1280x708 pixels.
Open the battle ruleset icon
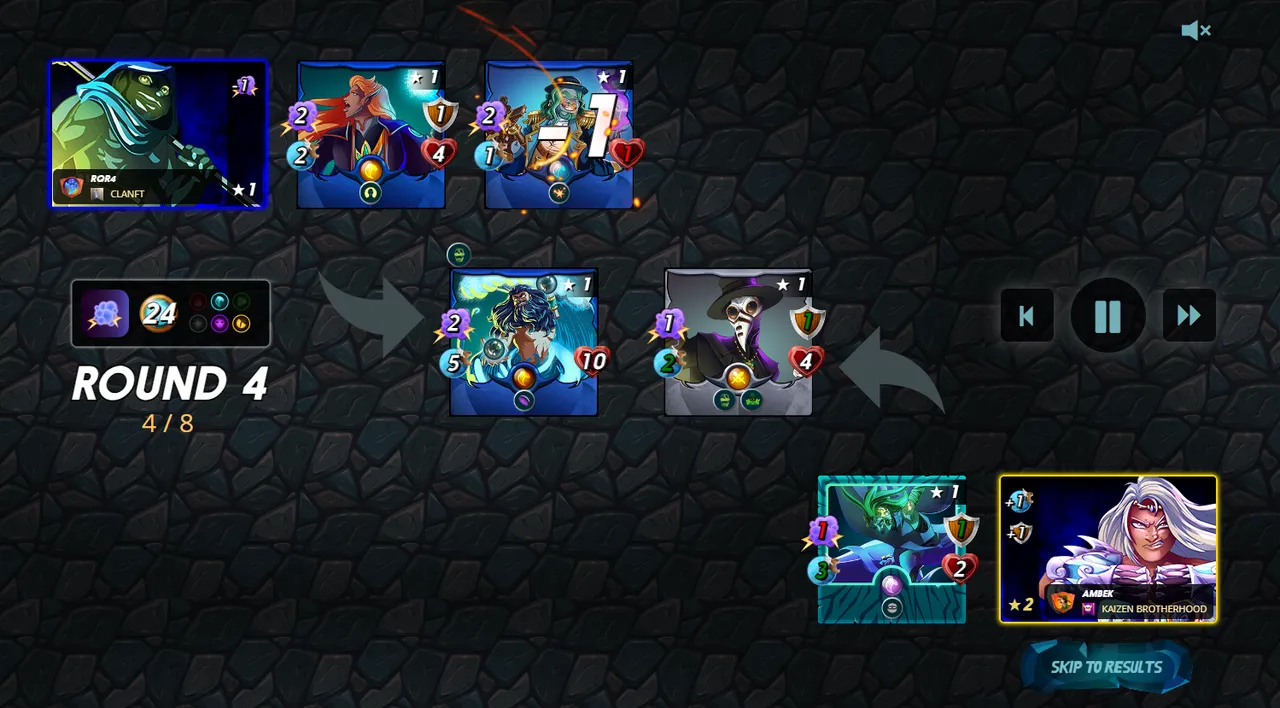[x=105, y=314]
